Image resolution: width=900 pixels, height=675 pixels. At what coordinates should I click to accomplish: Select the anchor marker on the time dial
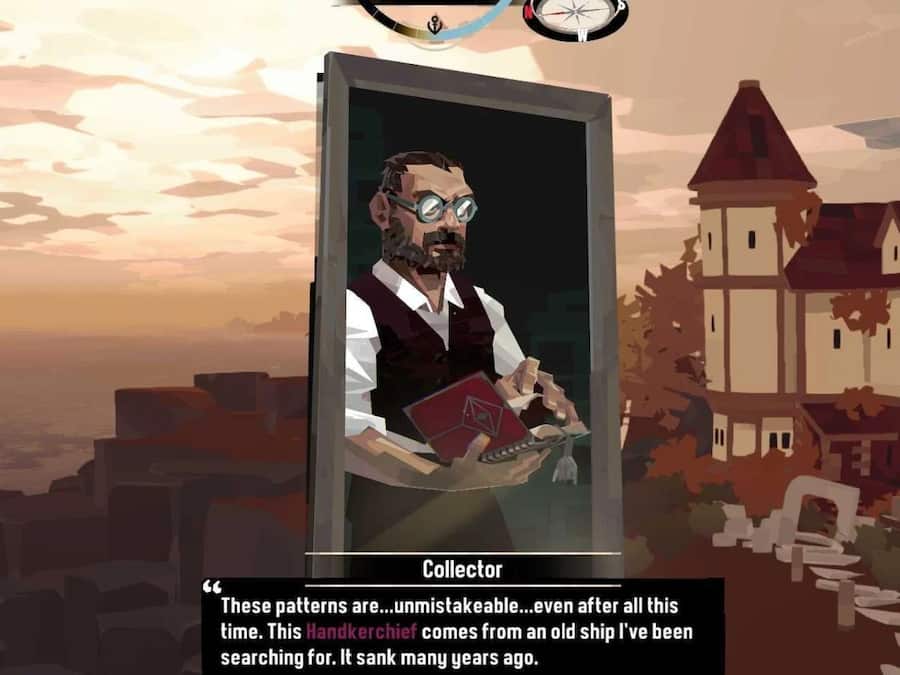436,23
